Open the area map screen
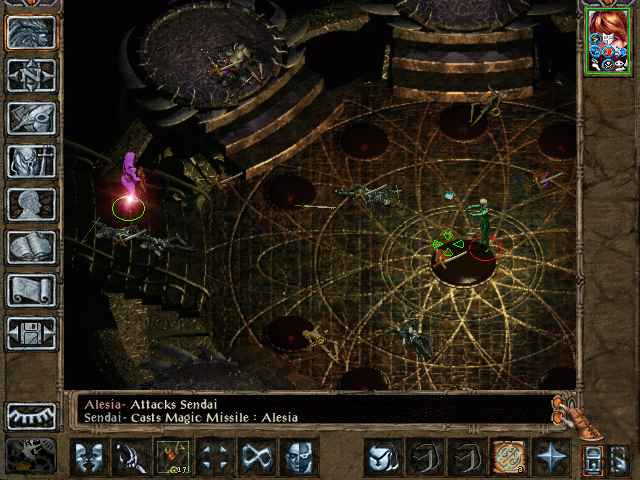This screenshot has height=480, width=640. 31,75
